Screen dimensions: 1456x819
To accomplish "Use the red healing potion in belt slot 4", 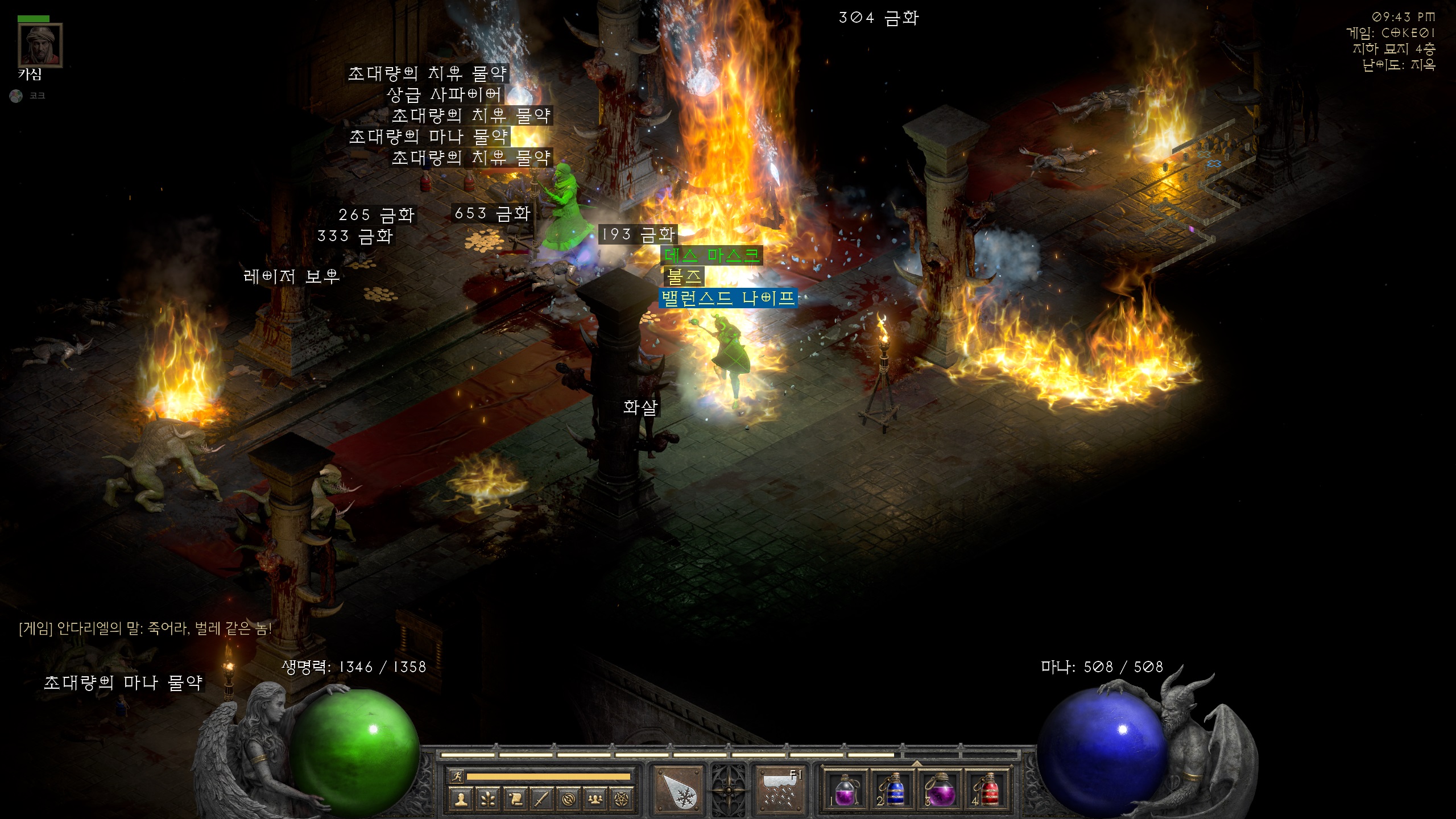I will pos(988,791).
